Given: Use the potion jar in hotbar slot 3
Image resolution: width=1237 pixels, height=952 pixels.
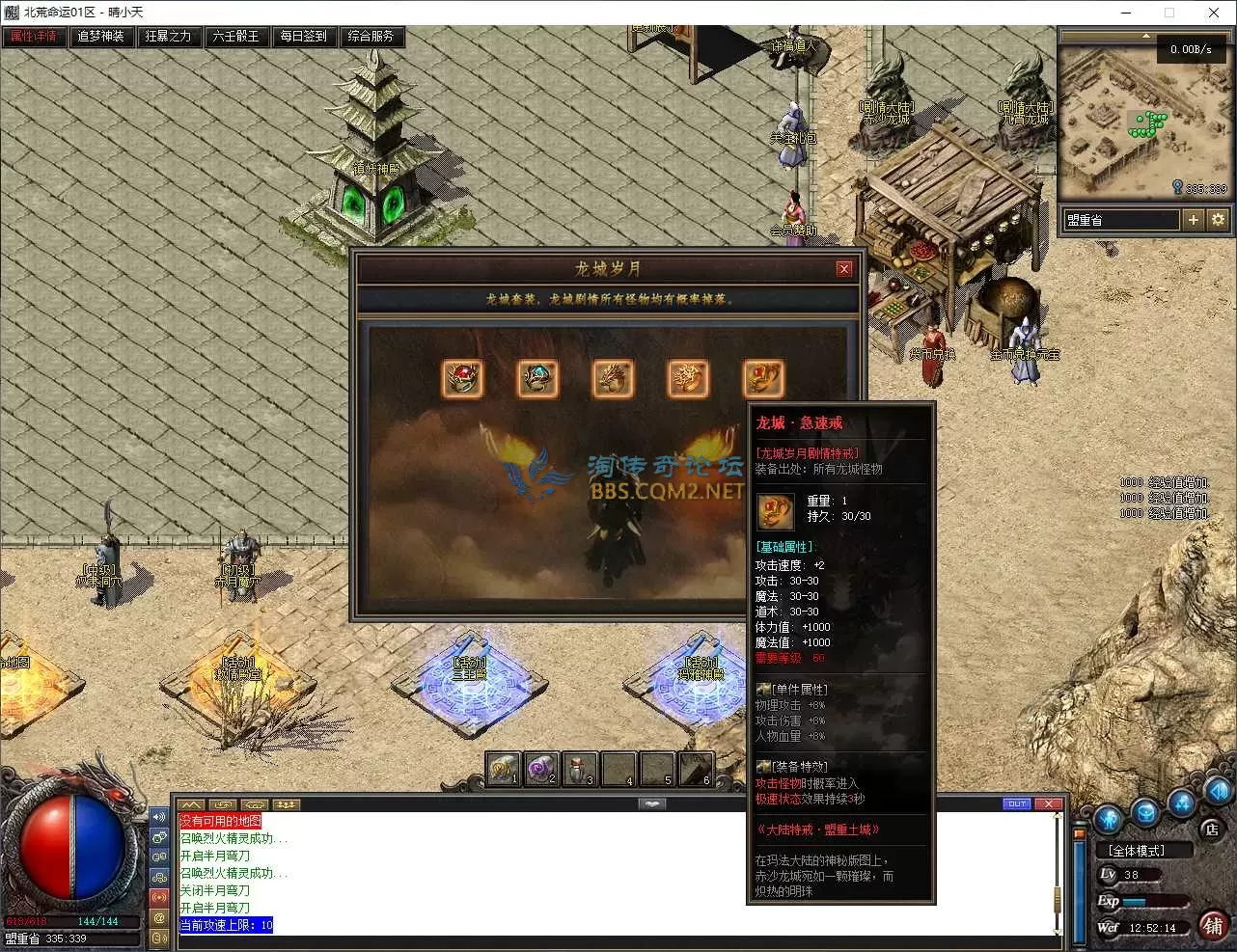Looking at the screenshot, I should [x=578, y=769].
